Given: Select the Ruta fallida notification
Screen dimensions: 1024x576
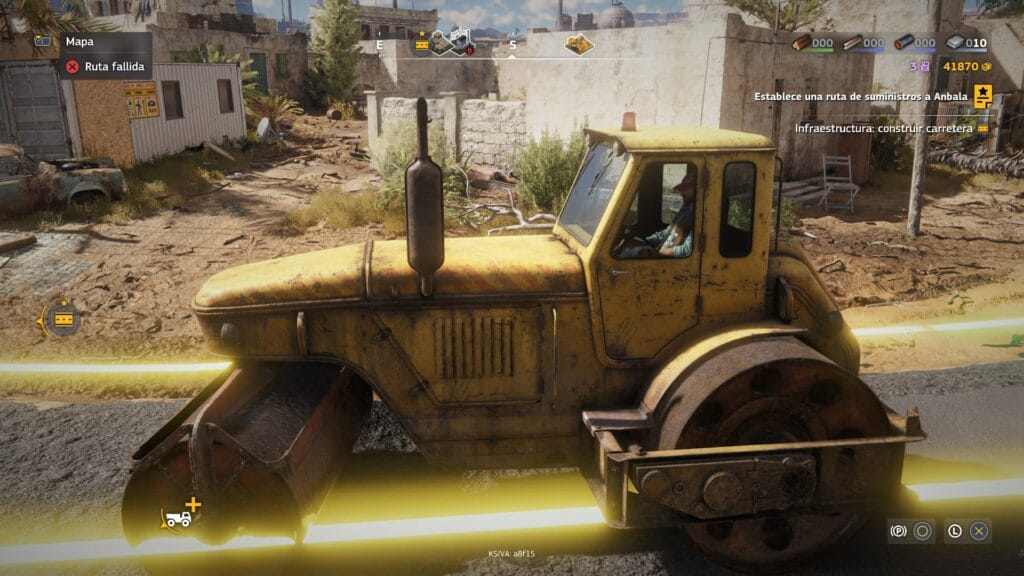Looking at the screenshot, I should 104,68.
